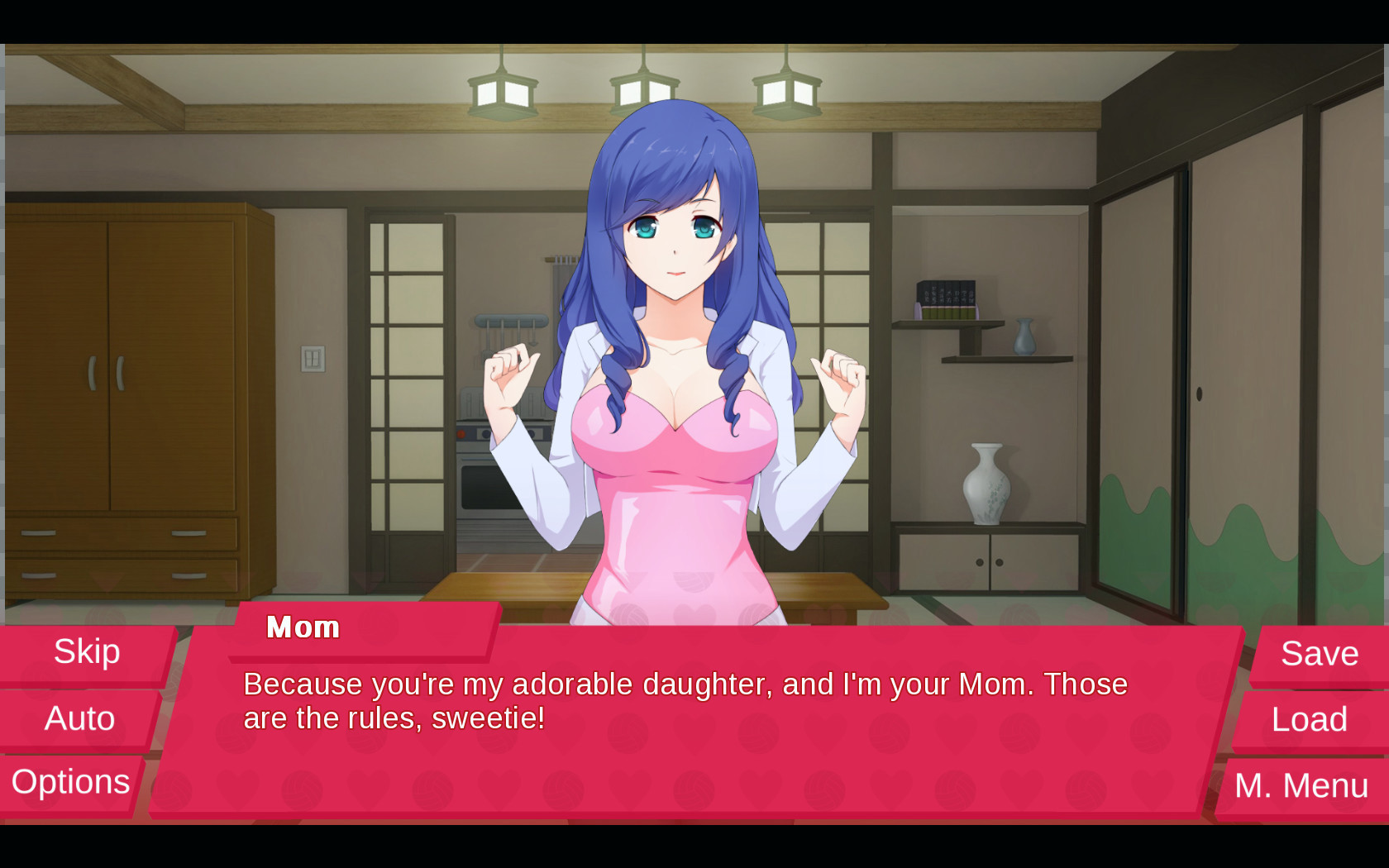The width and height of the screenshot is (1389, 868).
Task: Enable Auto dialogue mode
Action: [x=79, y=718]
